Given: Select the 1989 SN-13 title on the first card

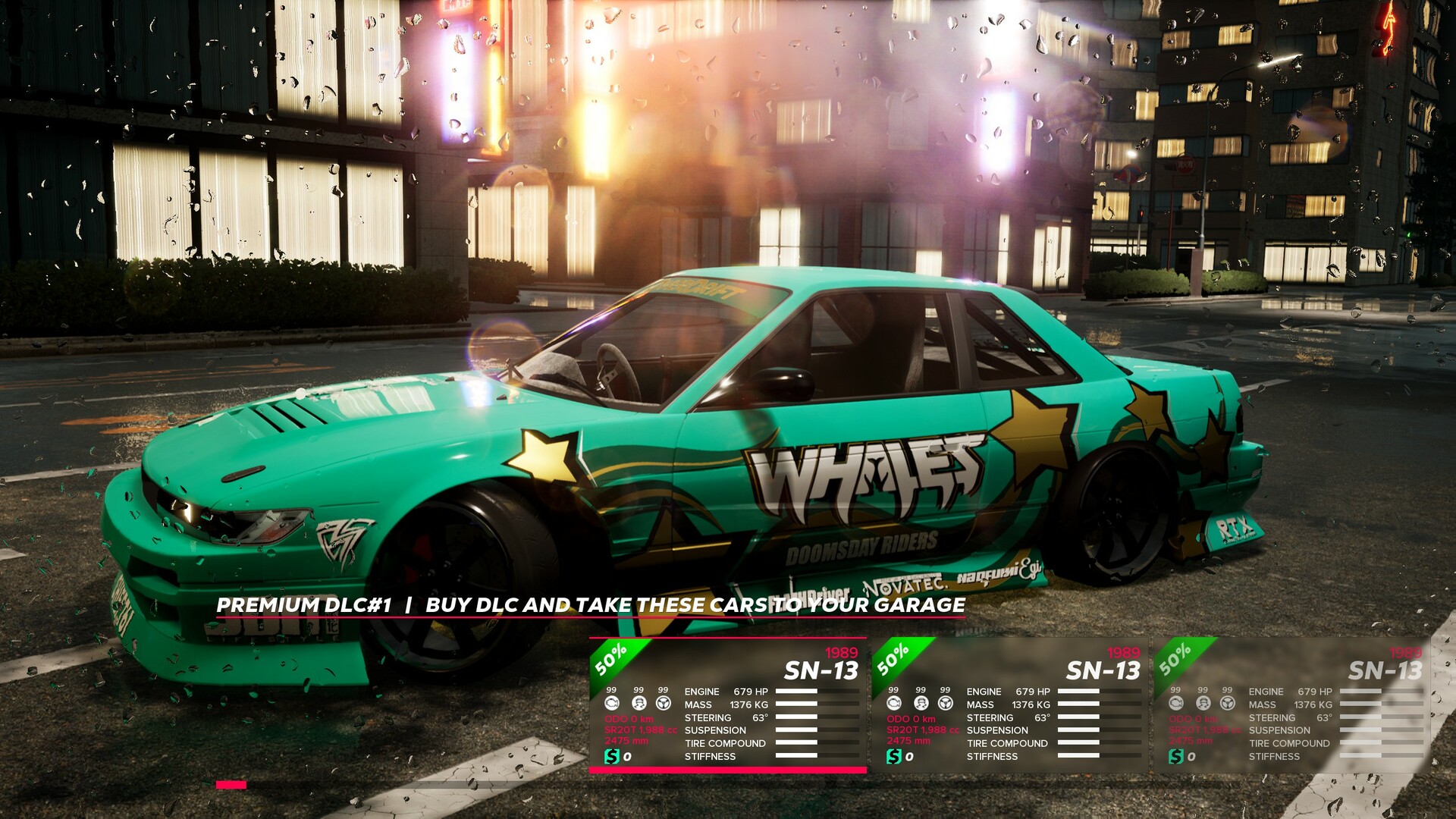Looking at the screenshot, I should pyautogui.click(x=821, y=670).
